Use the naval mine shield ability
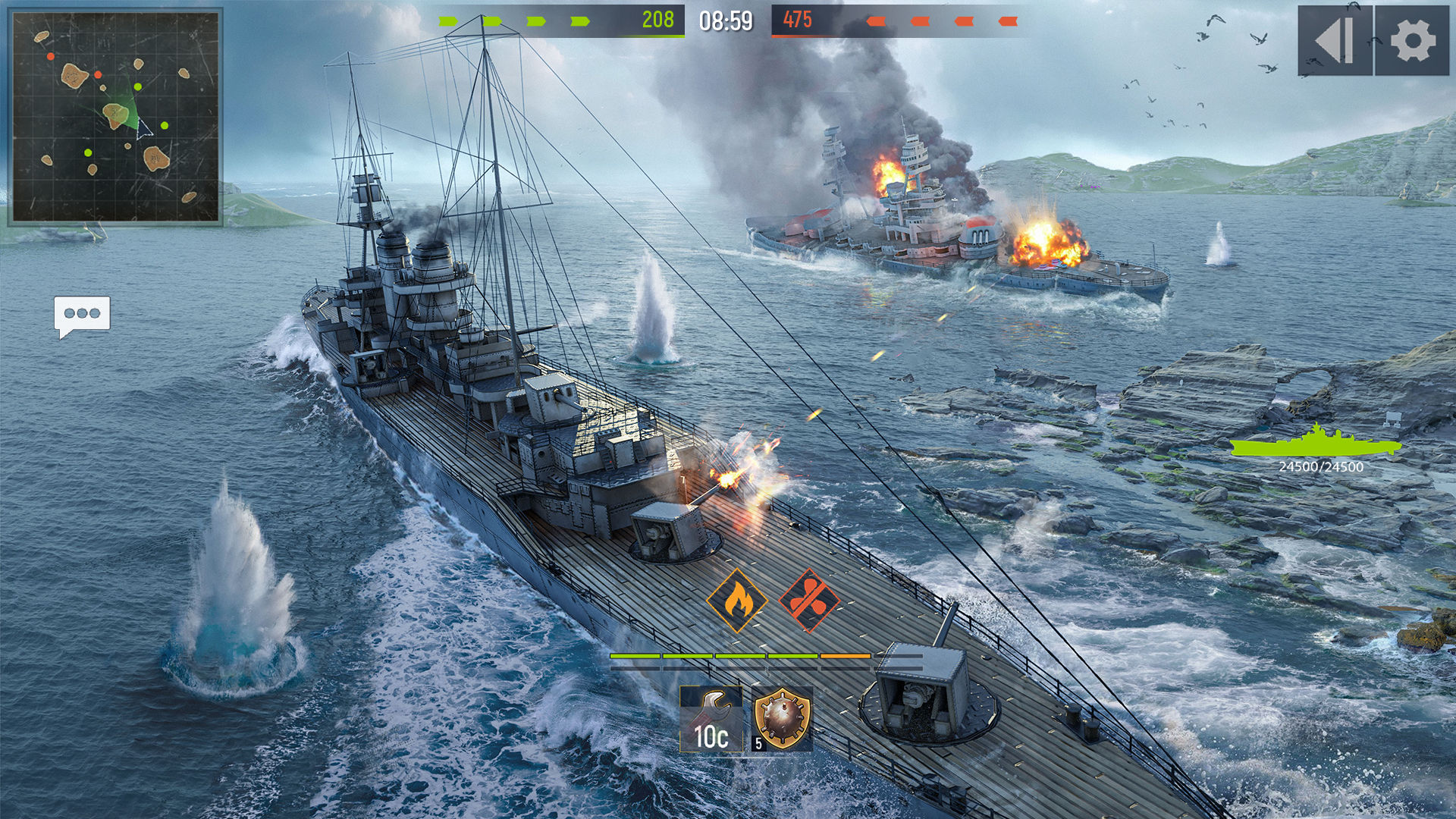The image size is (1456, 819). [782, 719]
